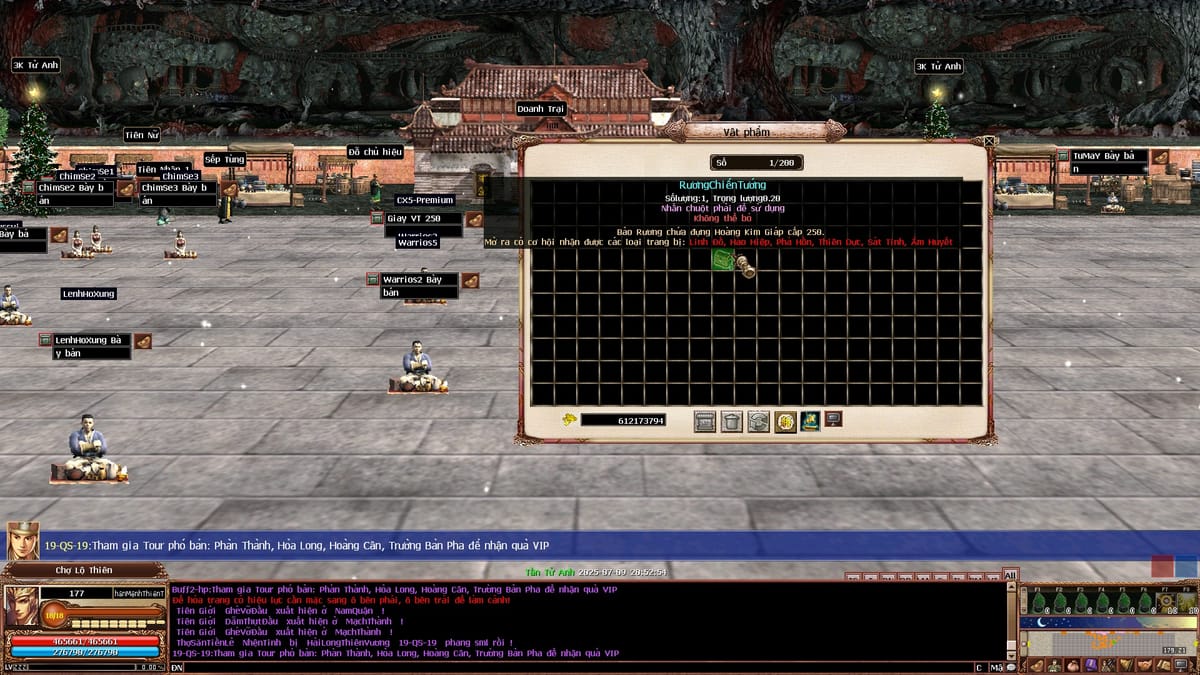Select the All chat channel tab

[x=1010, y=575]
